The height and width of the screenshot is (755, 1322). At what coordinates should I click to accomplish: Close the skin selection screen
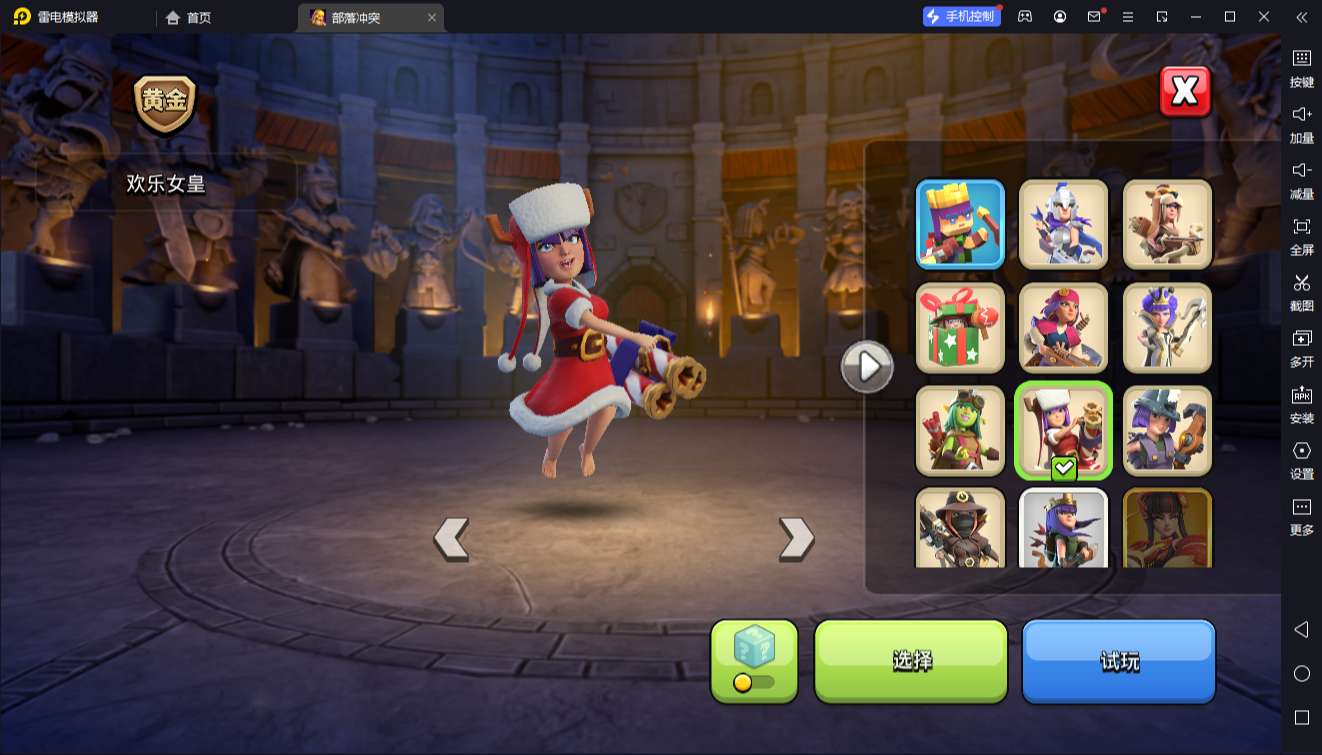click(x=1185, y=92)
